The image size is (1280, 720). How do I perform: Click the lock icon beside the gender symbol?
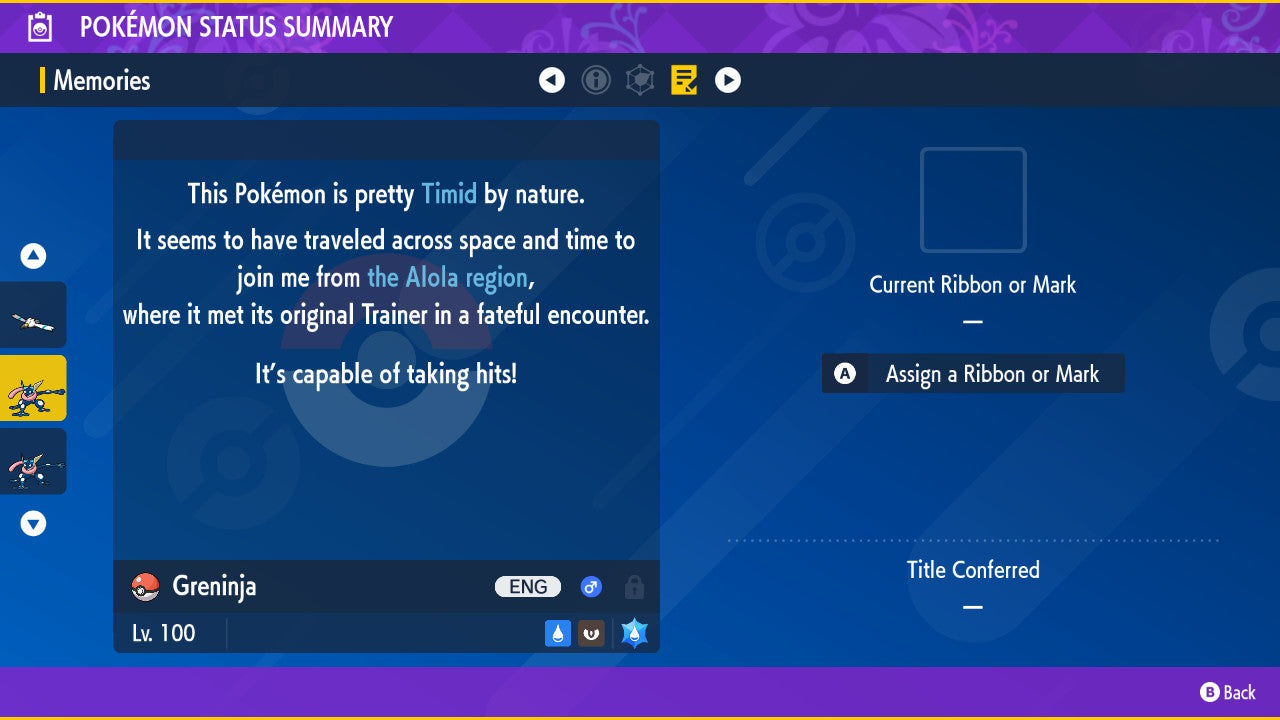(x=635, y=587)
